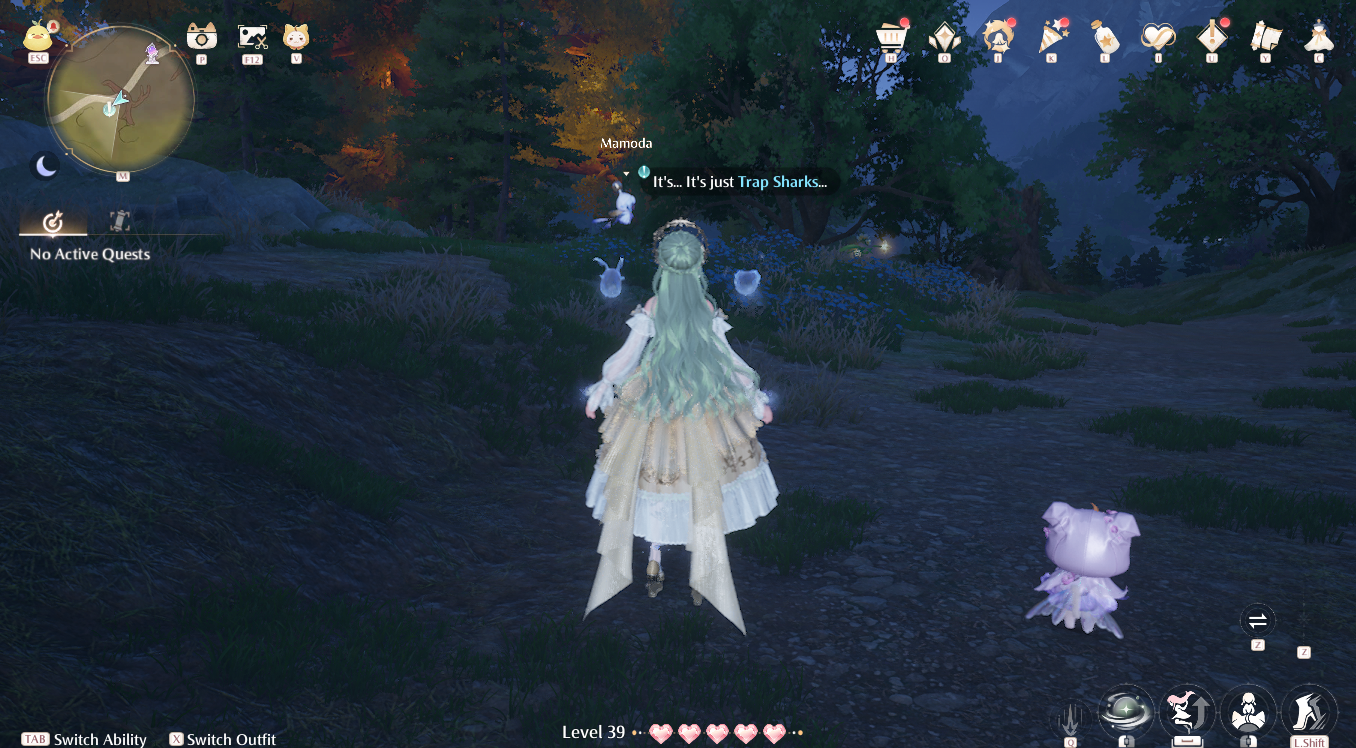
Task: Select the quest target tracker tab
Action: click(x=54, y=221)
